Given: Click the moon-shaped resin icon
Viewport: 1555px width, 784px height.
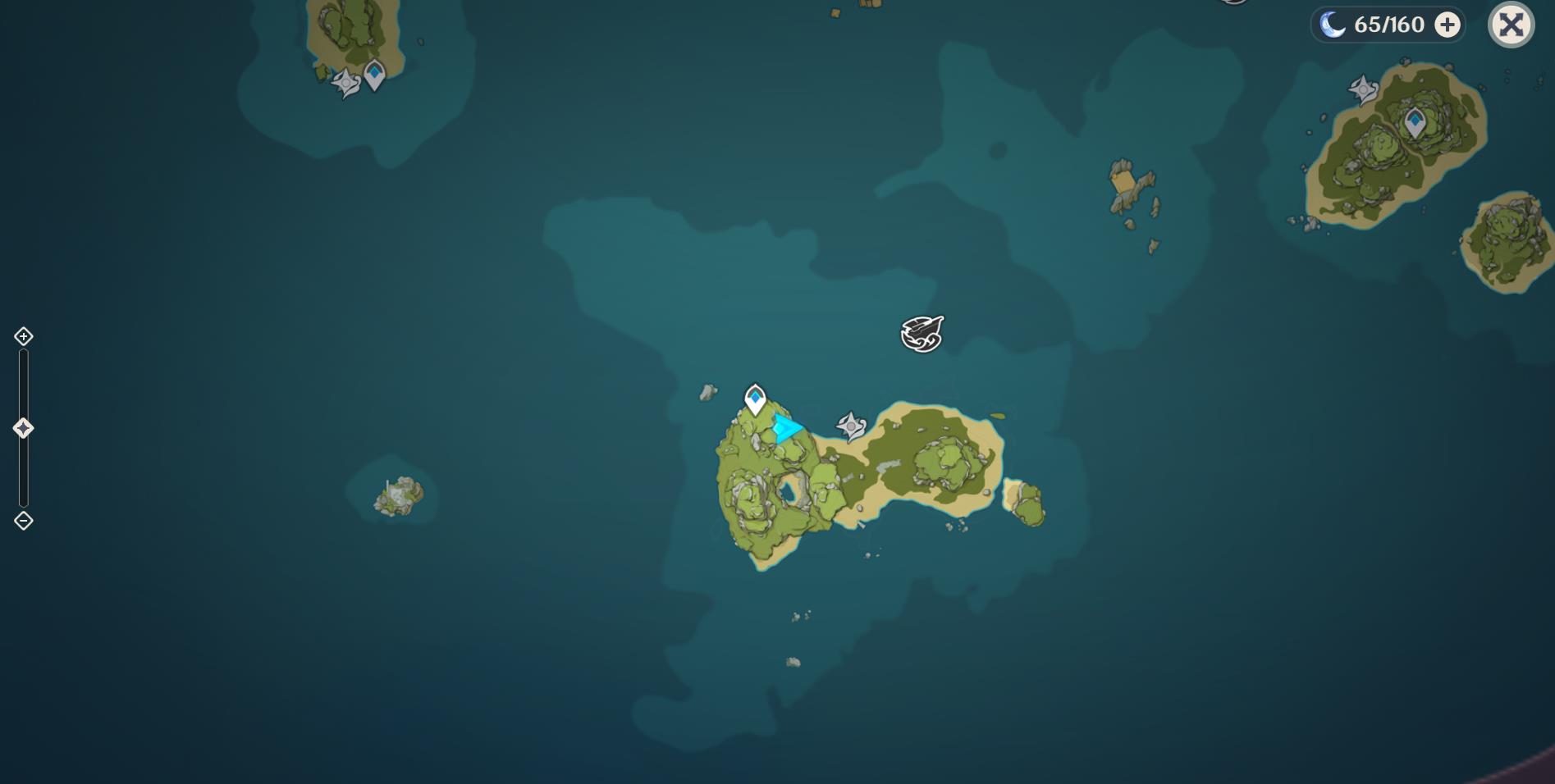Looking at the screenshot, I should 1333,24.
